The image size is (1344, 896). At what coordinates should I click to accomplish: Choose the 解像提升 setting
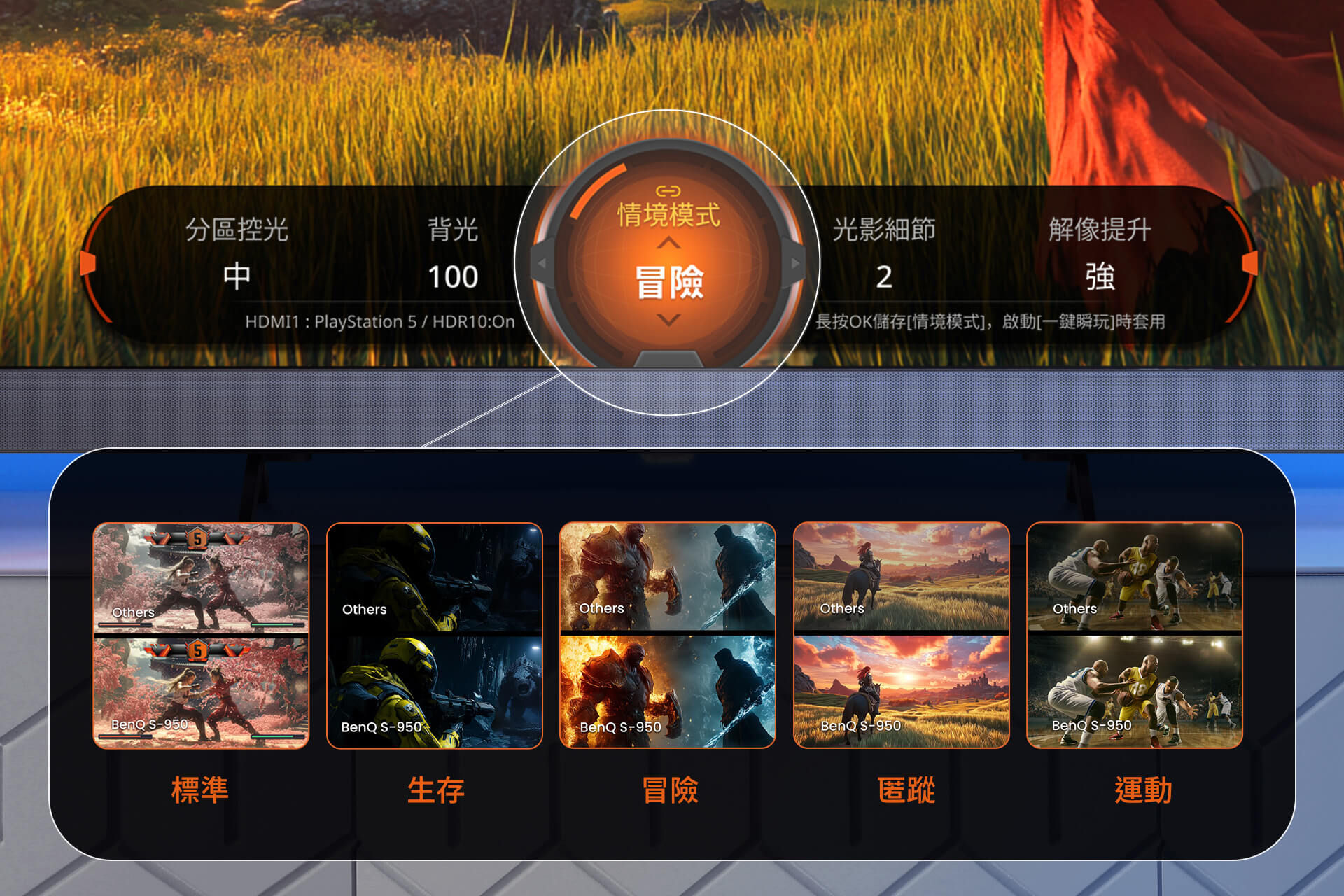1100,252
